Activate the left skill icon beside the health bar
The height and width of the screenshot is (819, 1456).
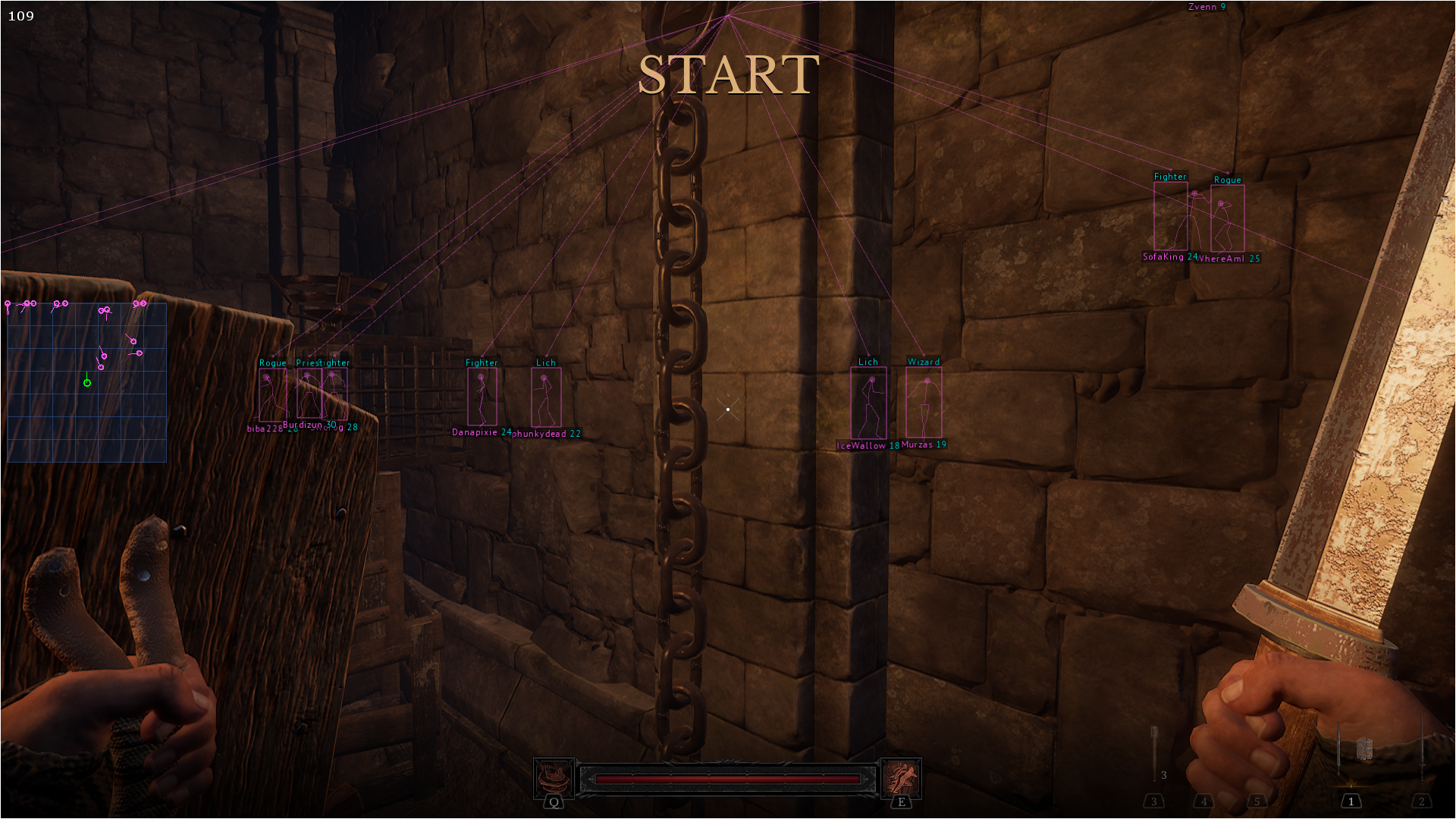tap(554, 777)
